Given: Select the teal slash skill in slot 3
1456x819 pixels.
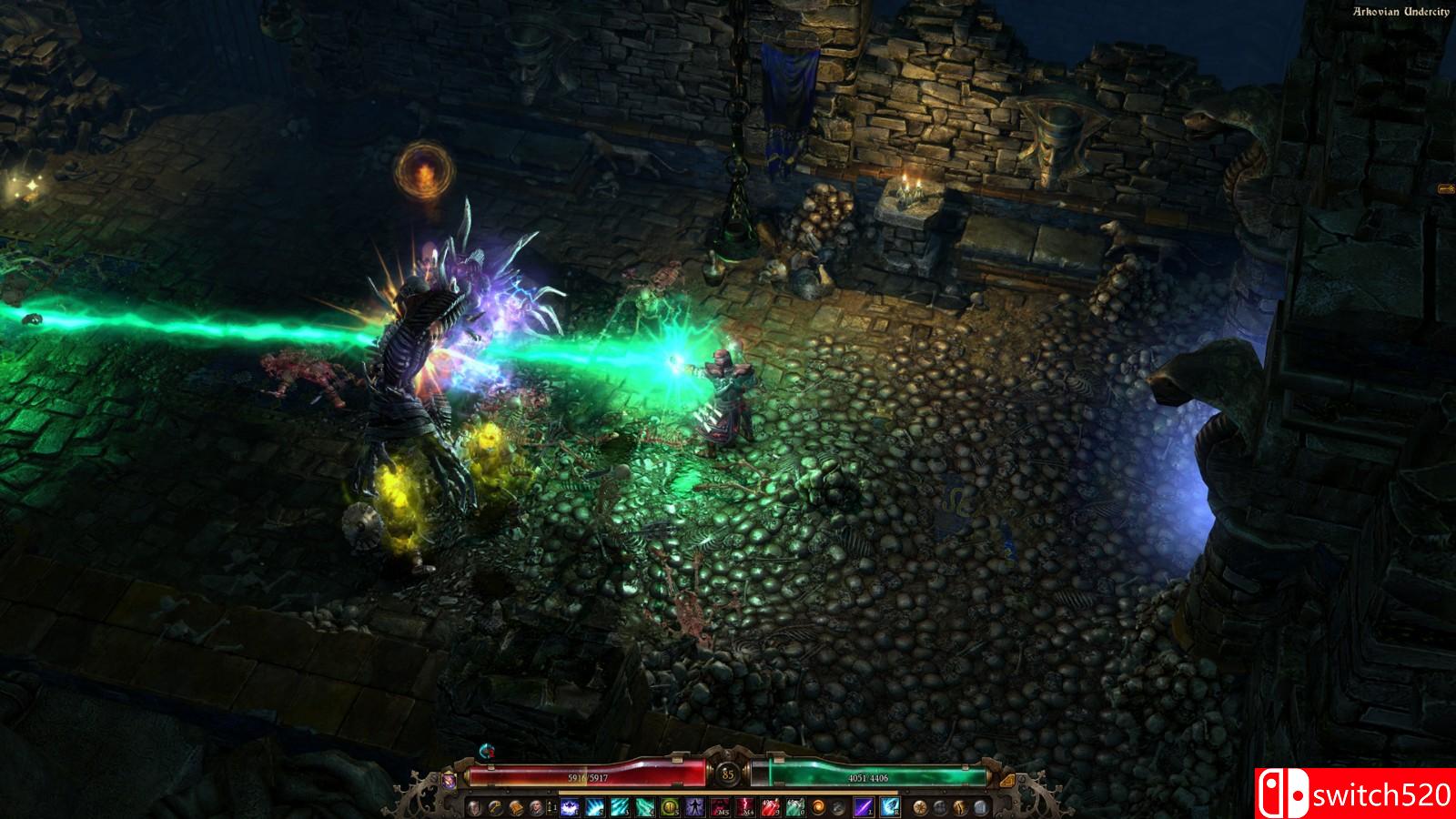Looking at the screenshot, I should coord(622,807).
